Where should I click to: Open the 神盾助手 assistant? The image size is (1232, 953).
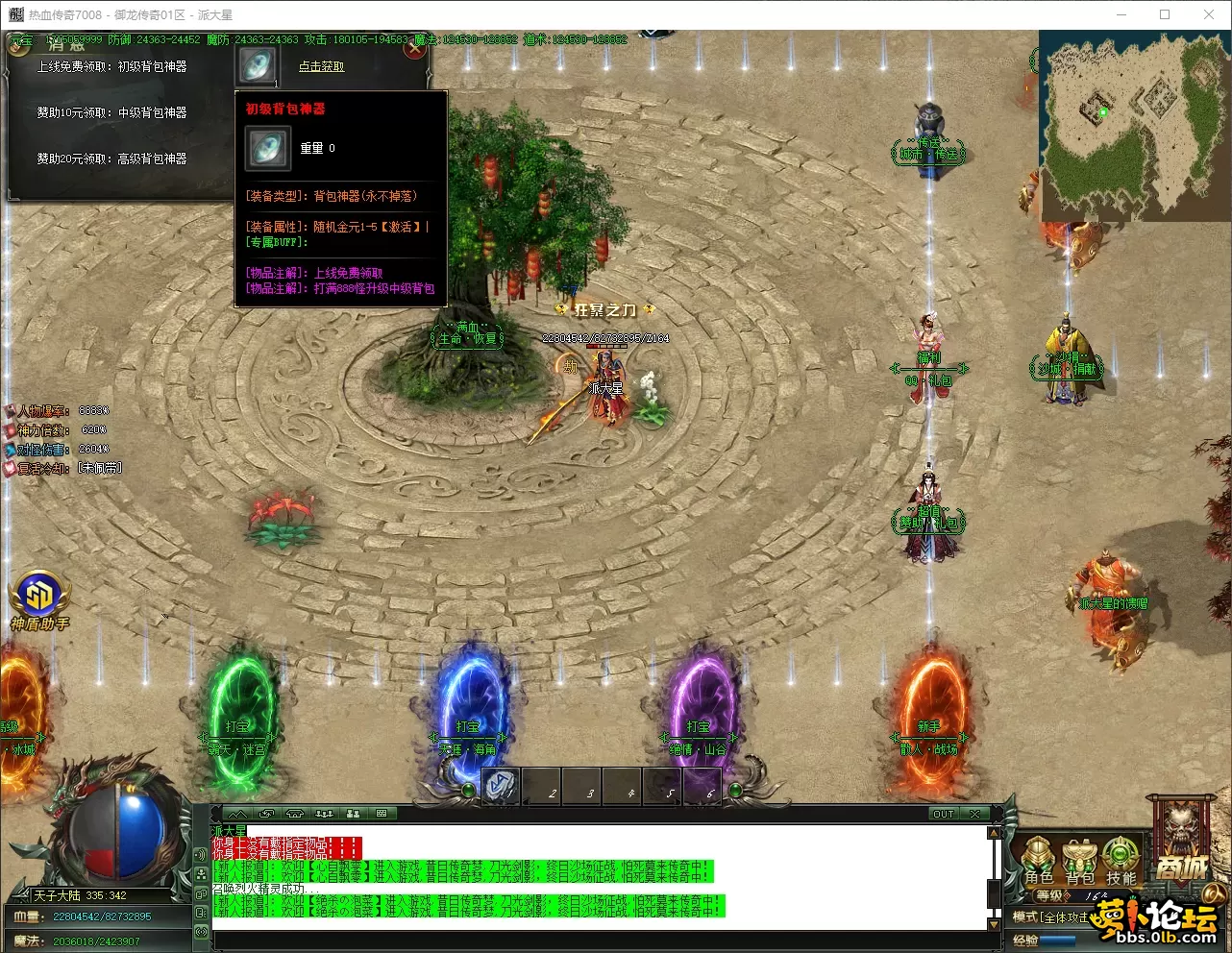39,599
